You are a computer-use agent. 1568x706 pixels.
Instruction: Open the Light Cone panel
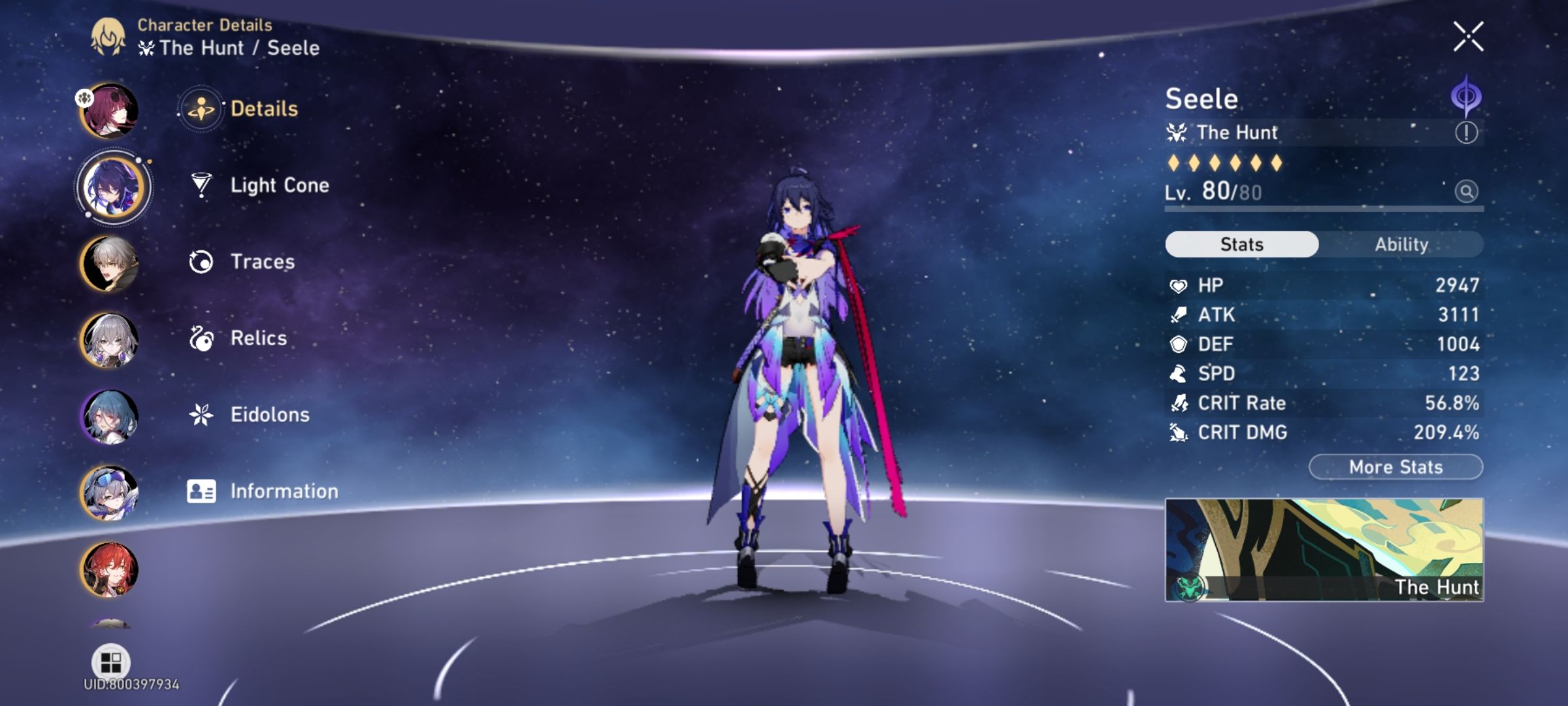click(281, 185)
